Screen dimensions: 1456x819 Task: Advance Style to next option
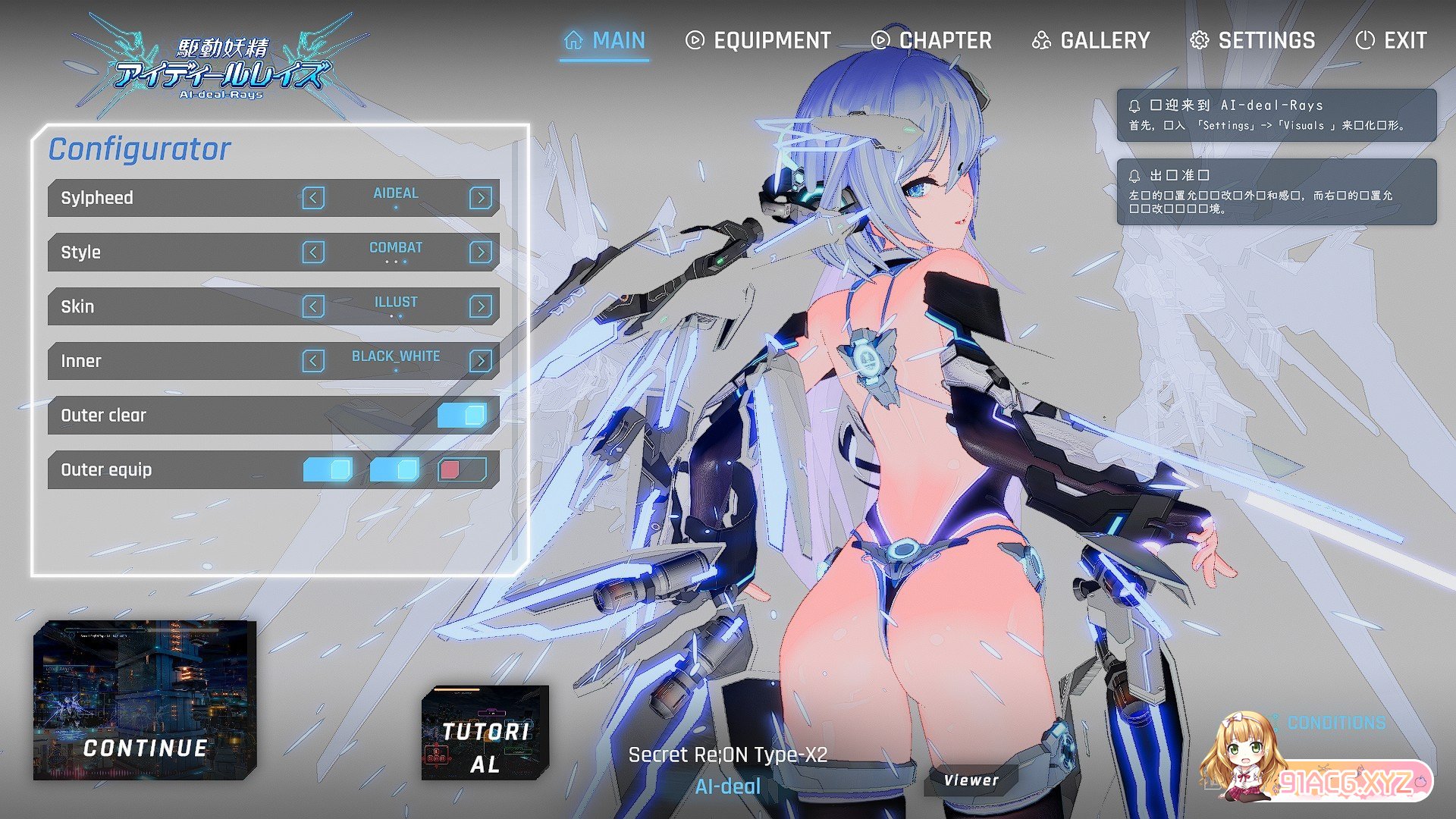point(480,253)
